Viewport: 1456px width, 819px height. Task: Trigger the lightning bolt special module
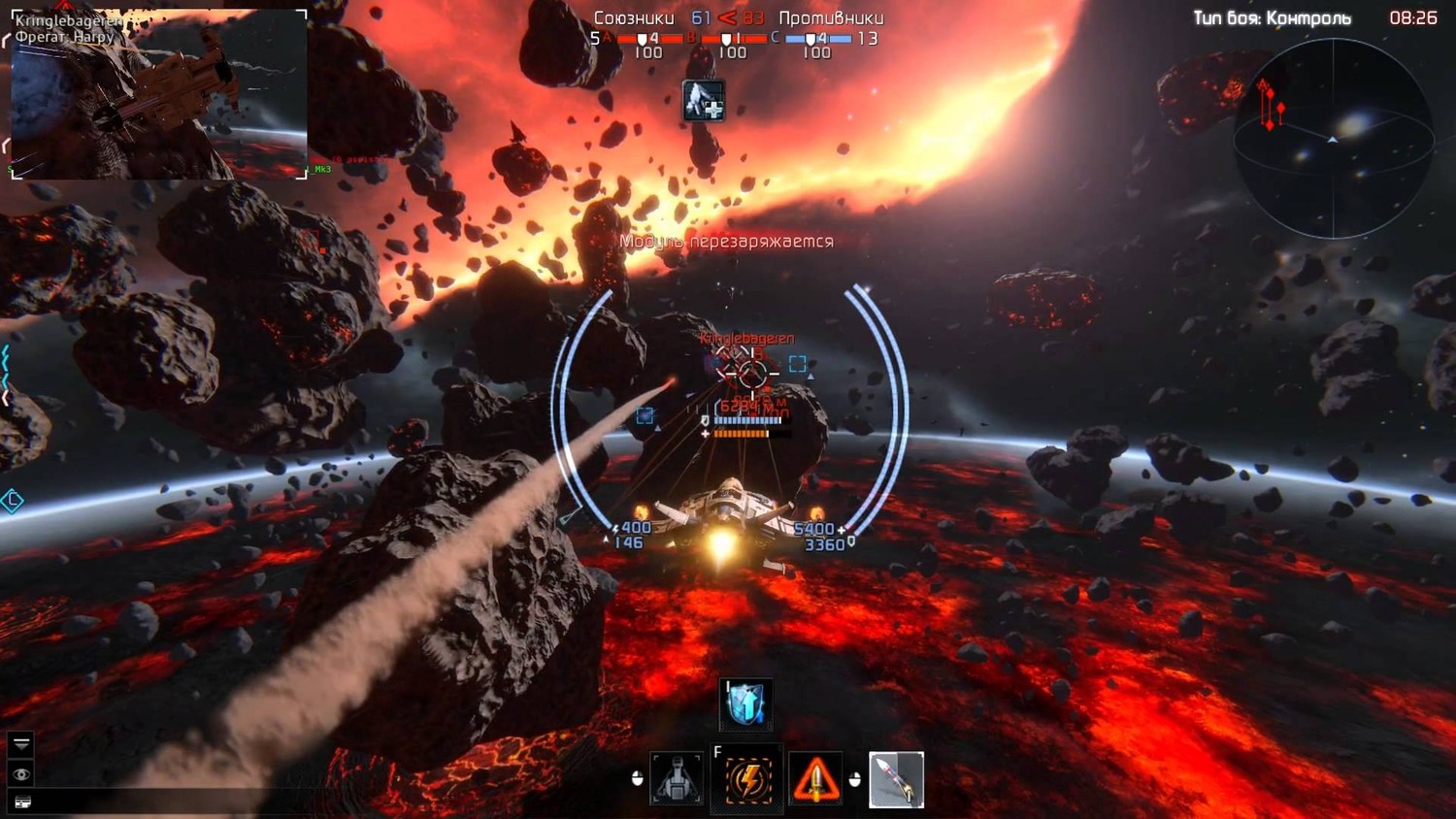(747, 779)
